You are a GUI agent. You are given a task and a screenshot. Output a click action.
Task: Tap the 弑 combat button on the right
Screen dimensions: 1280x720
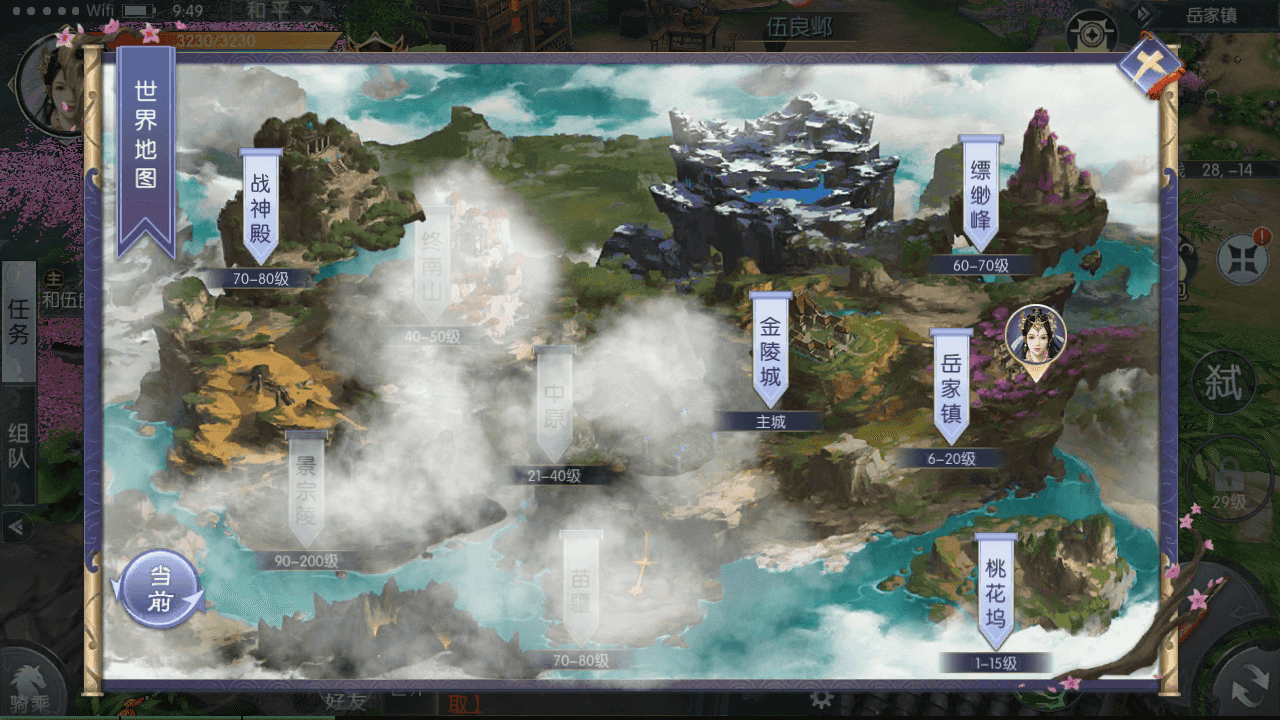tap(1224, 383)
